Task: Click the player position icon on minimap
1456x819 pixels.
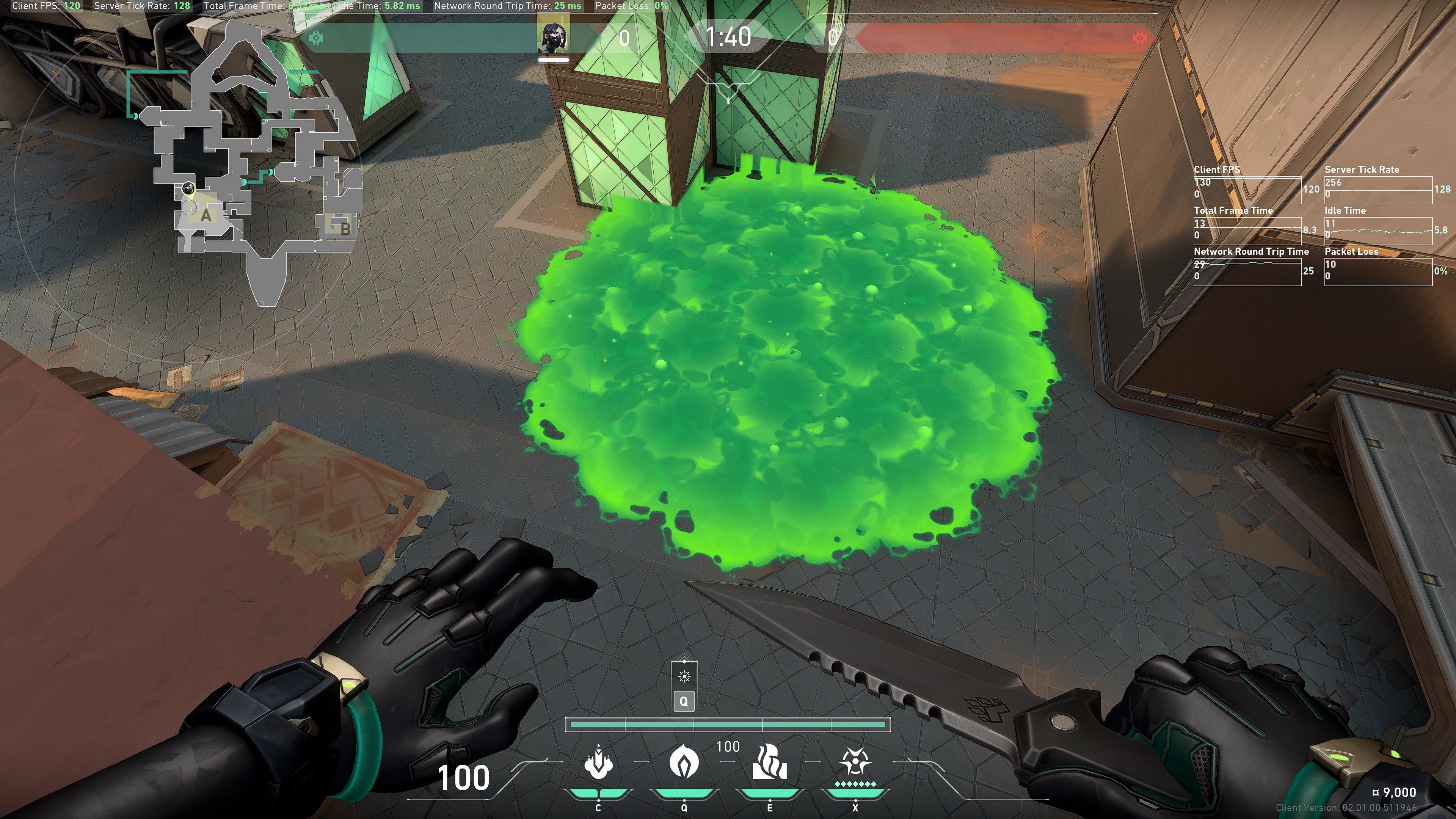Action: (x=188, y=188)
